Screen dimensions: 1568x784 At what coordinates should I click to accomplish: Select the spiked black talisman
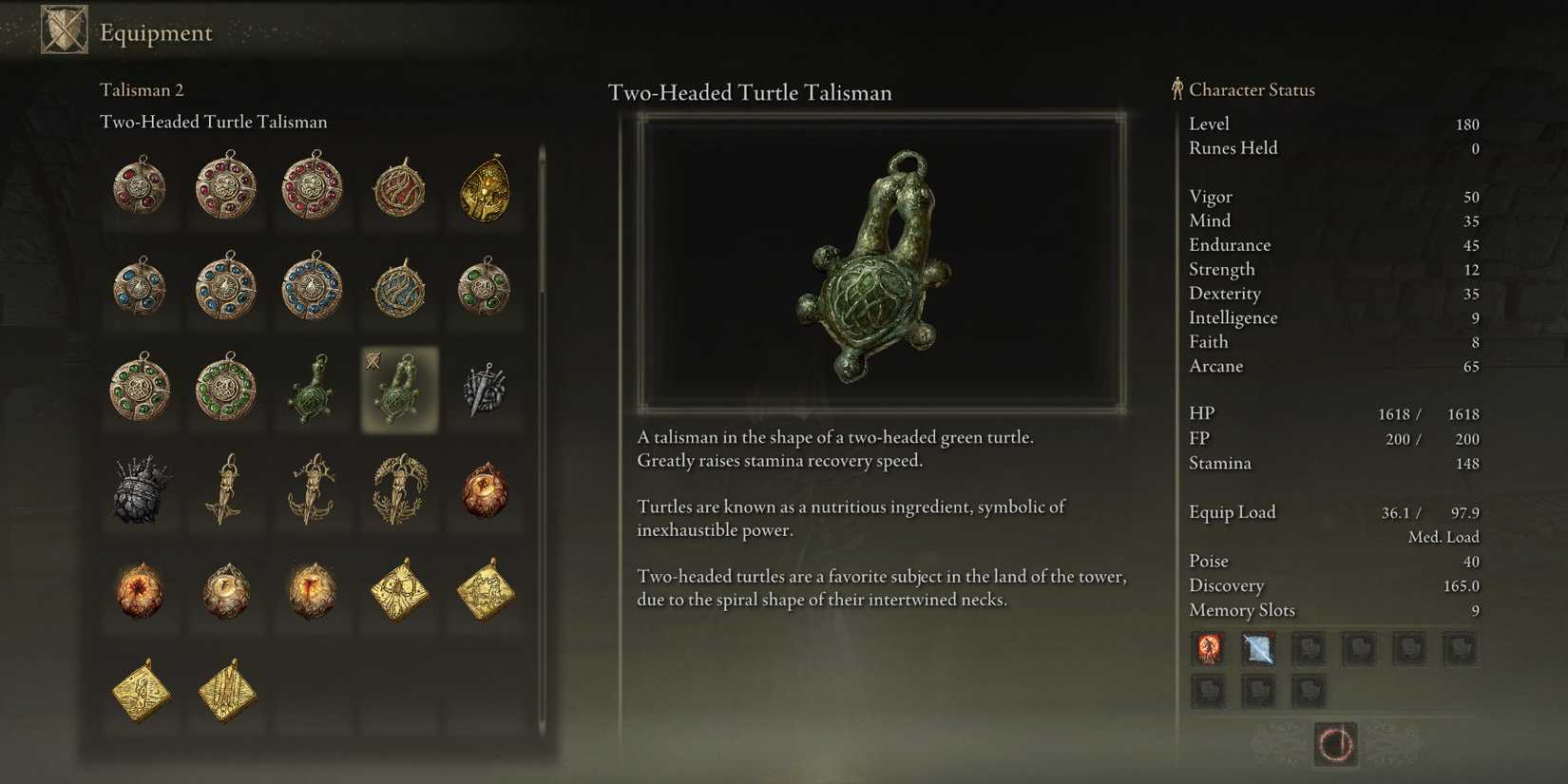[x=141, y=489]
